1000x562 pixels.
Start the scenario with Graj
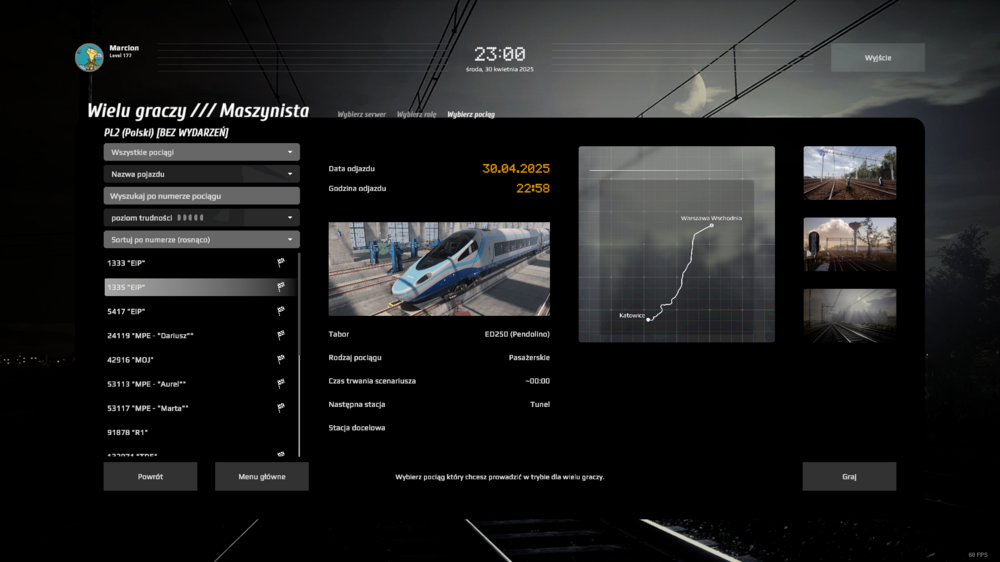[x=849, y=477]
